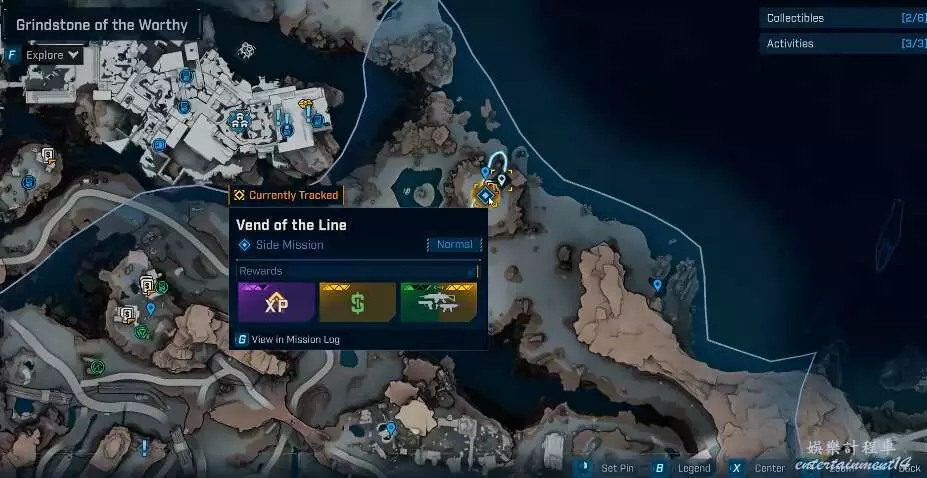927x478 pixels.
Task: Inspect the weapon reward tile
Action: click(x=438, y=302)
